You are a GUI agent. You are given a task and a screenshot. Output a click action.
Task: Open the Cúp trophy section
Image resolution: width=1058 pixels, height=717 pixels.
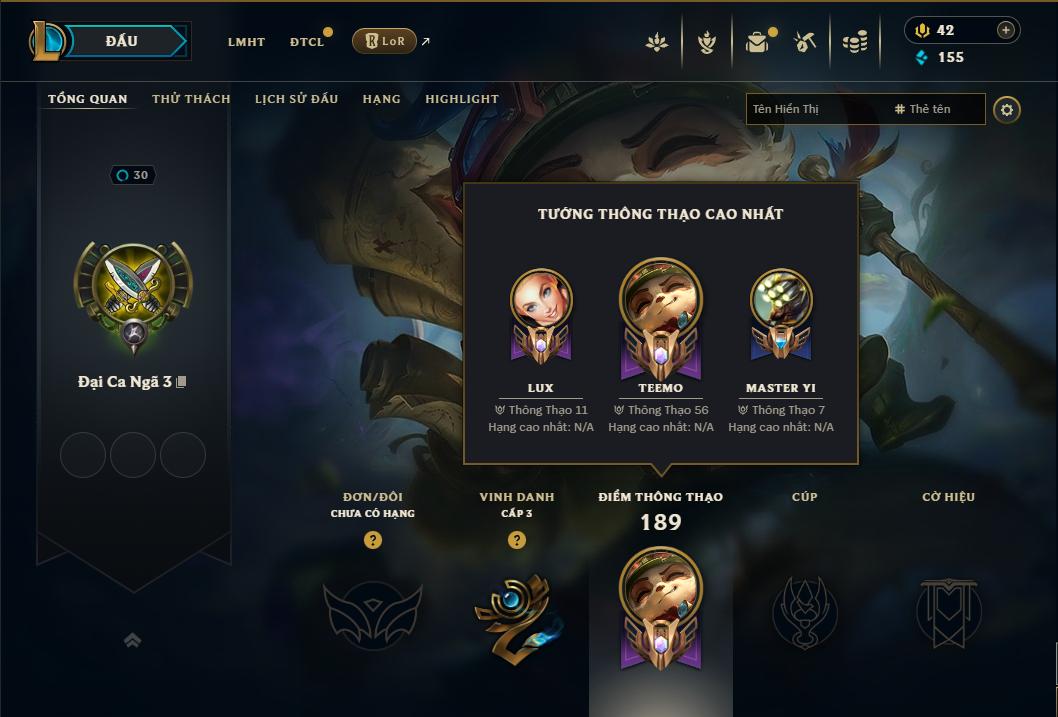pyautogui.click(x=805, y=612)
